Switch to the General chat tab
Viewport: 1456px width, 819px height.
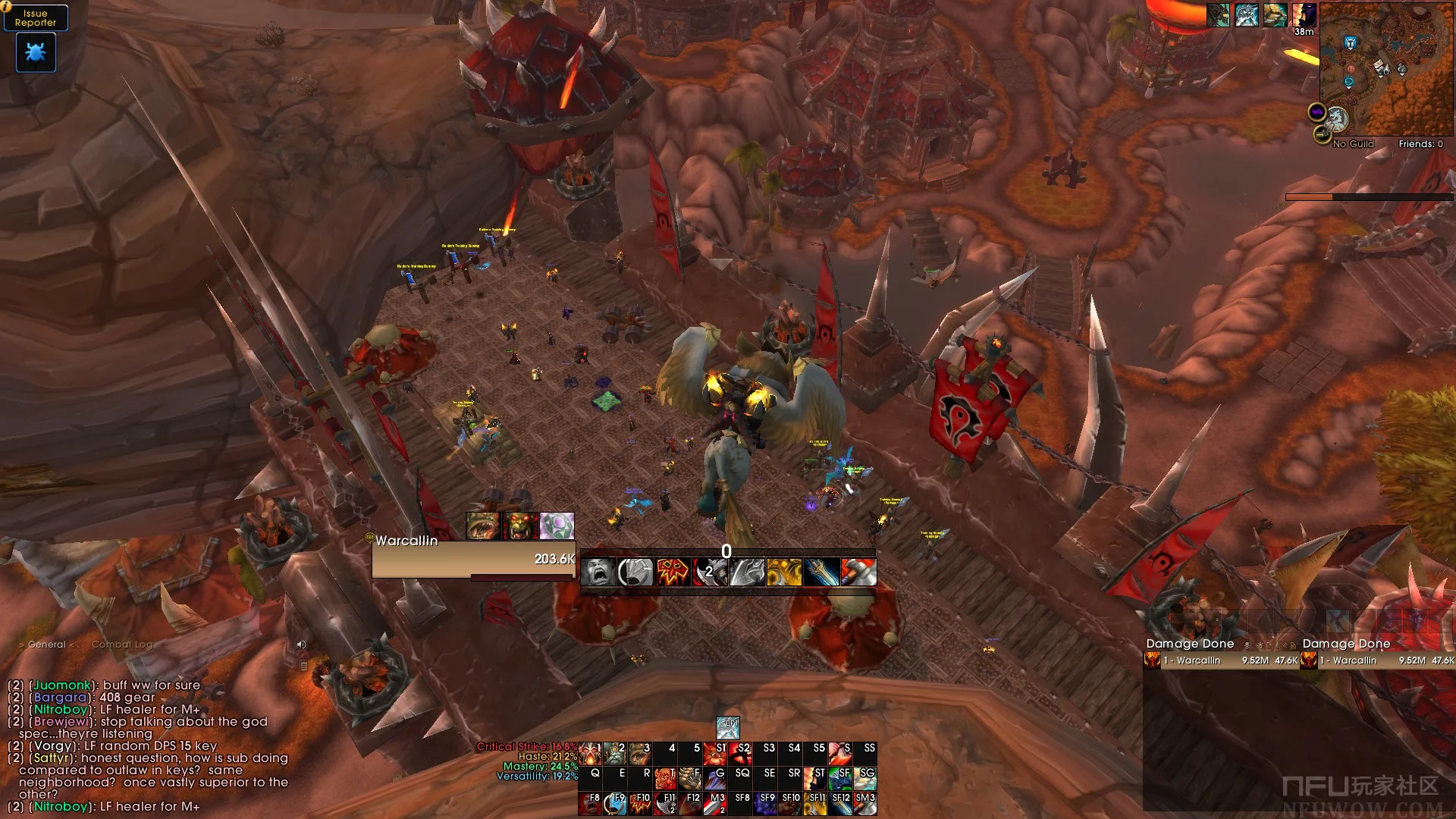click(x=46, y=645)
